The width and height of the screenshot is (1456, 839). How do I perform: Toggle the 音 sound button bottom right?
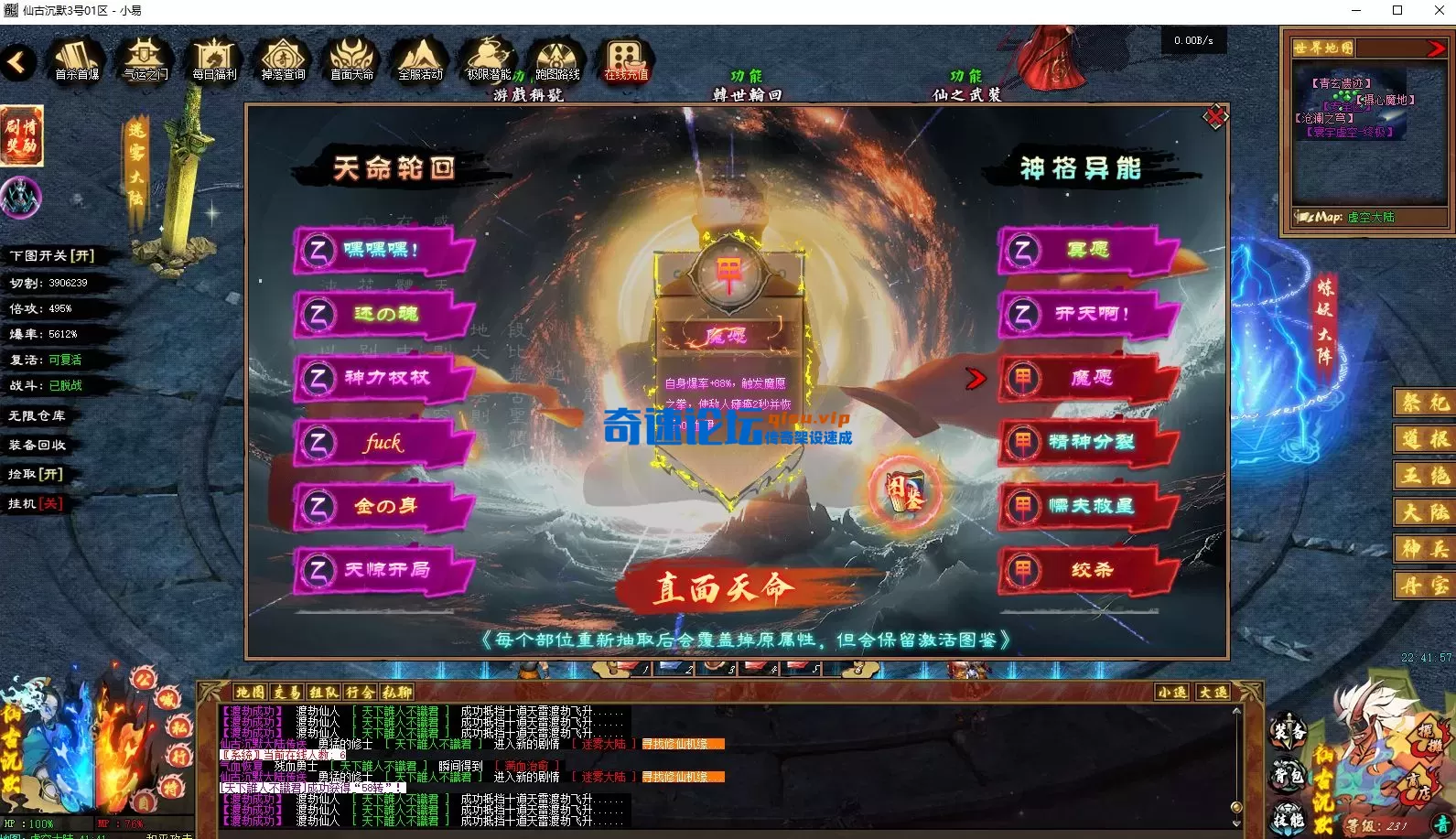(1441, 825)
